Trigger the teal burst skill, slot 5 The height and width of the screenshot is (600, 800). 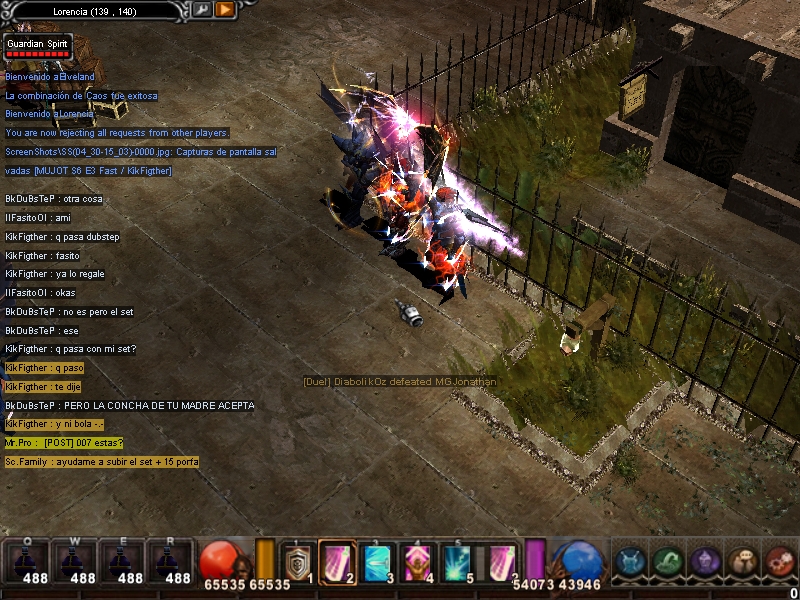click(x=459, y=564)
